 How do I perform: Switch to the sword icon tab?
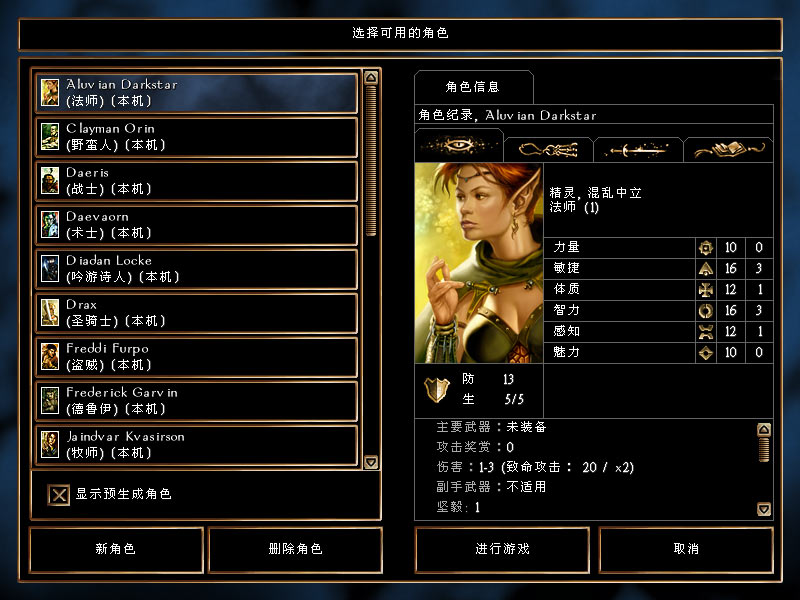tap(638, 149)
